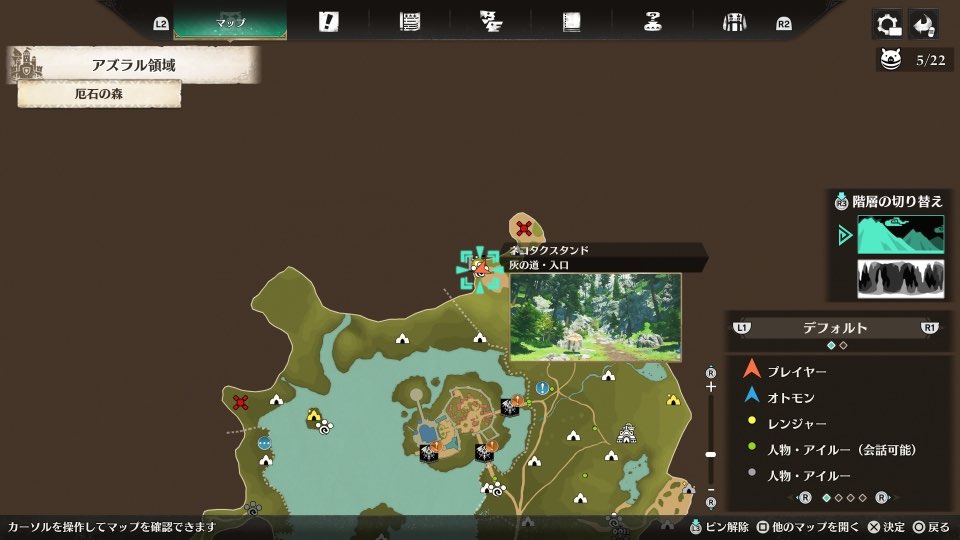Click the blue speech bubble map marker
Screen dimensions: 960x540
click(264, 442)
